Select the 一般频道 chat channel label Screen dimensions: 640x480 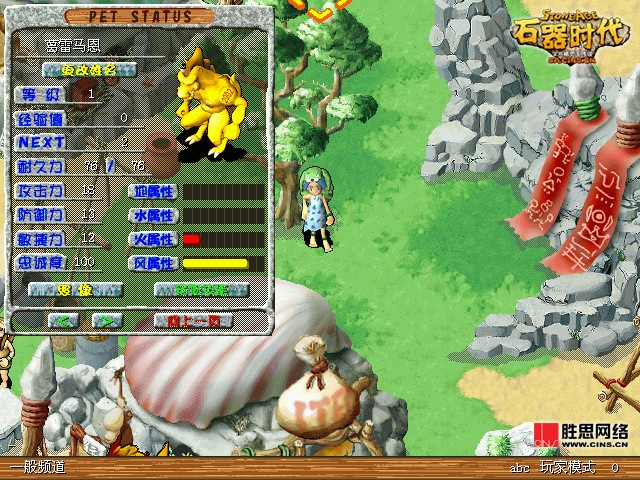[37, 467]
